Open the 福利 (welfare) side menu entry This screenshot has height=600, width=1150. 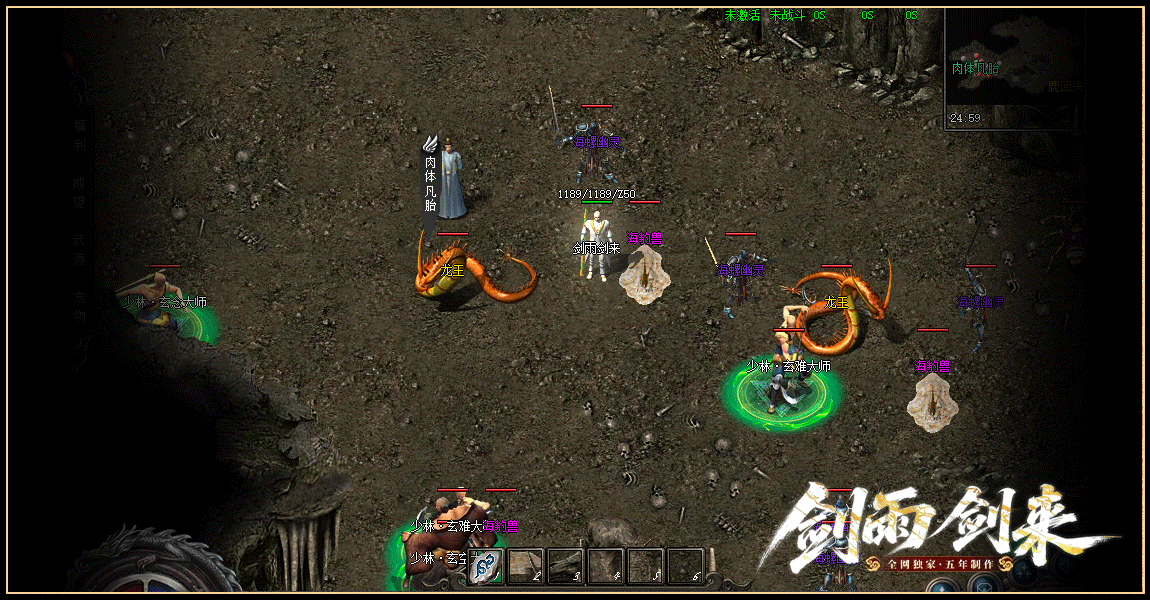point(79,136)
